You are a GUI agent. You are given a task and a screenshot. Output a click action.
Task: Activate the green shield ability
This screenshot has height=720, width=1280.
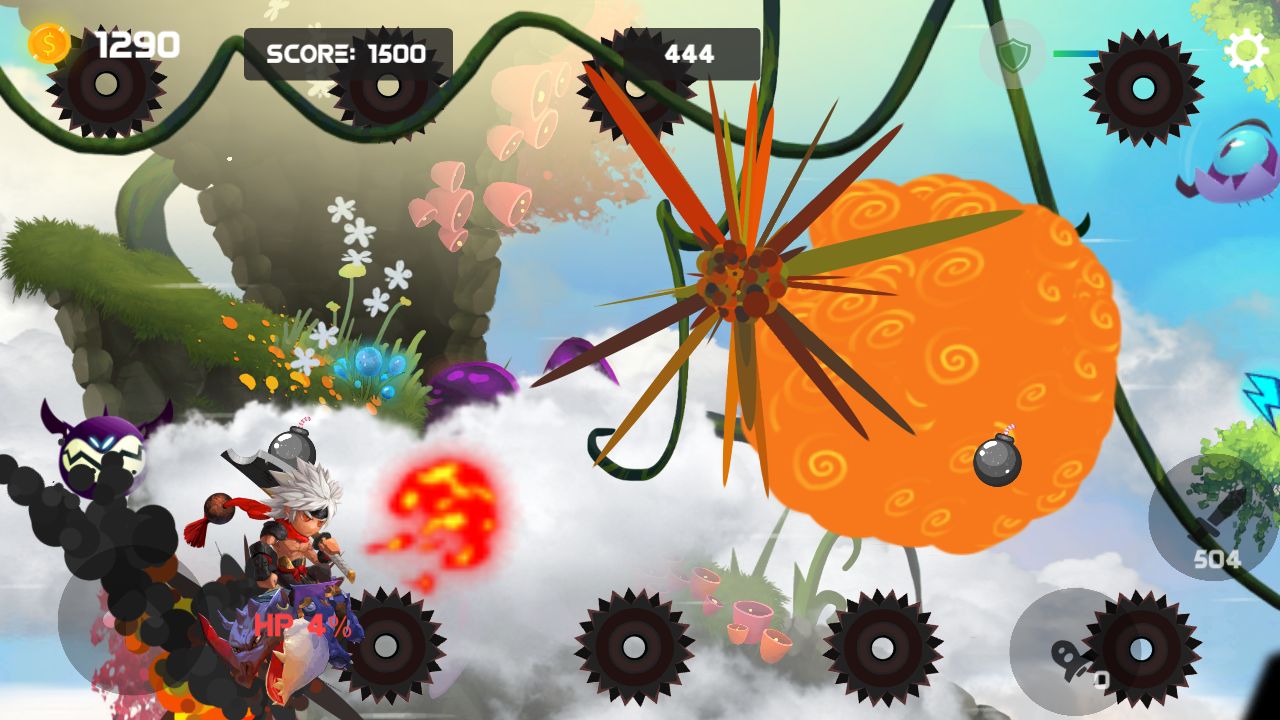pos(1012,54)
